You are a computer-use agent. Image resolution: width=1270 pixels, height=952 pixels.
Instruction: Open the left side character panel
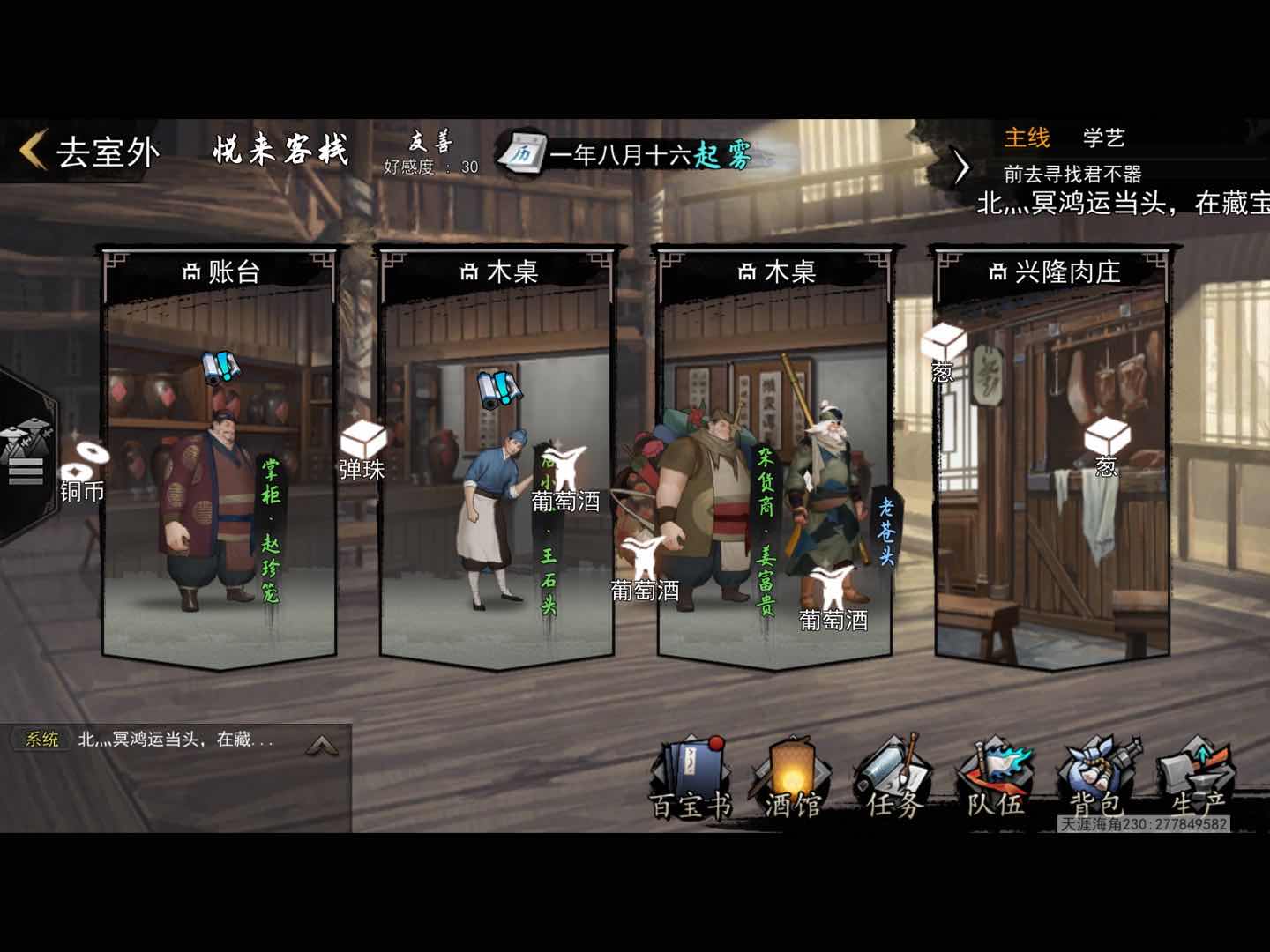[x=25, y=456]
